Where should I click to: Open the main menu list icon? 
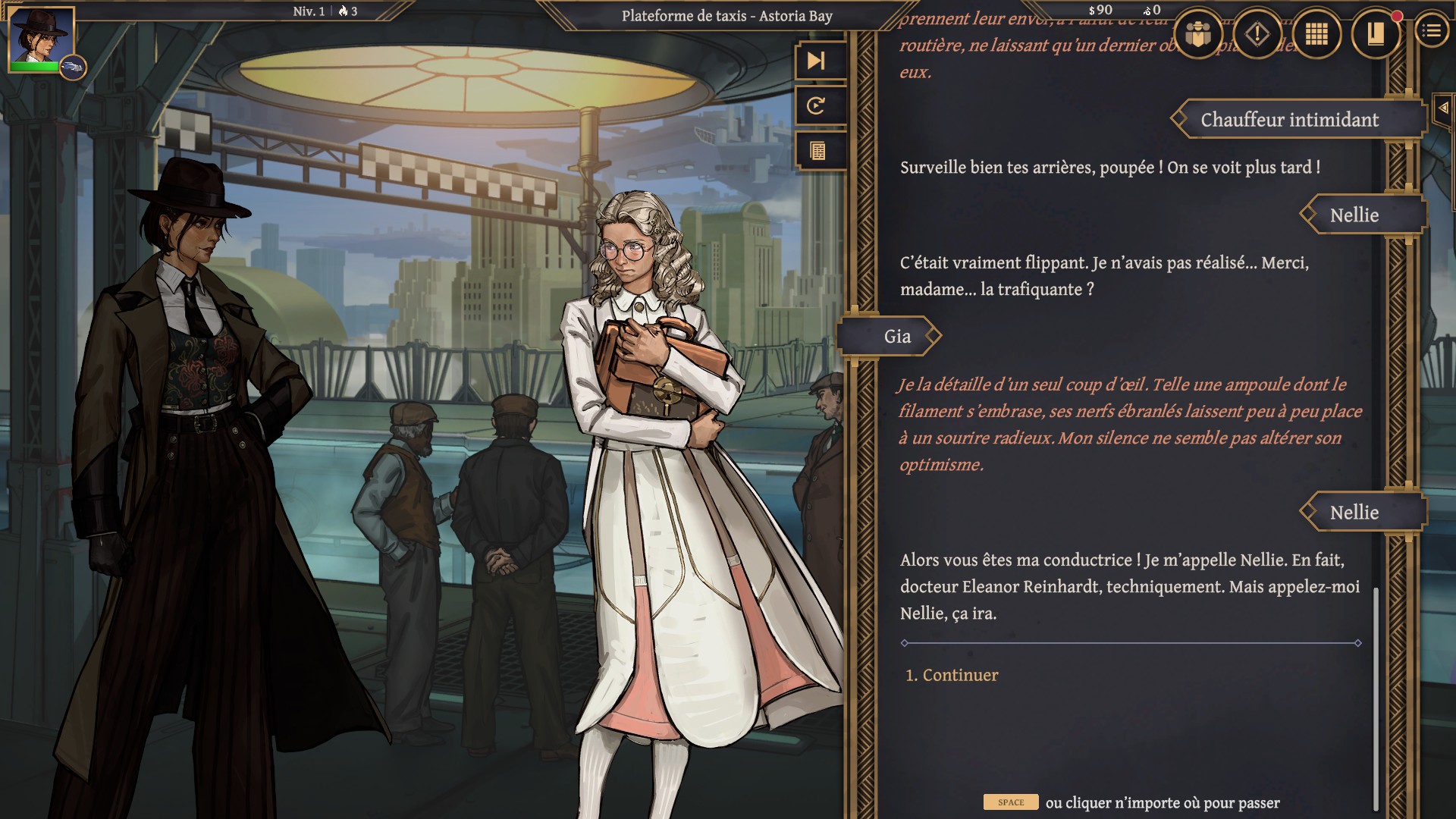pos(1432,31)
